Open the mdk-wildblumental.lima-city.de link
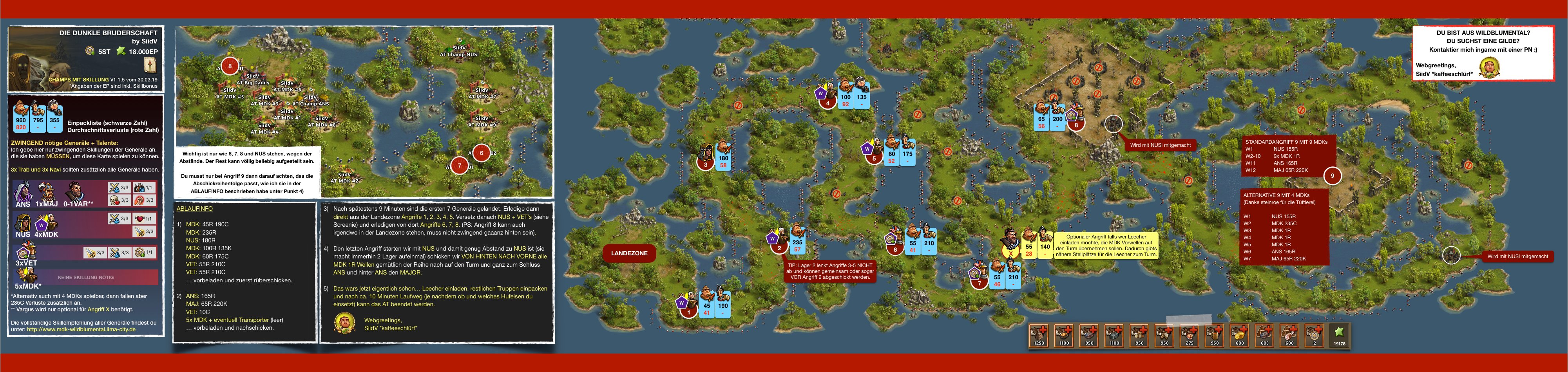 (x=81, y=329)
